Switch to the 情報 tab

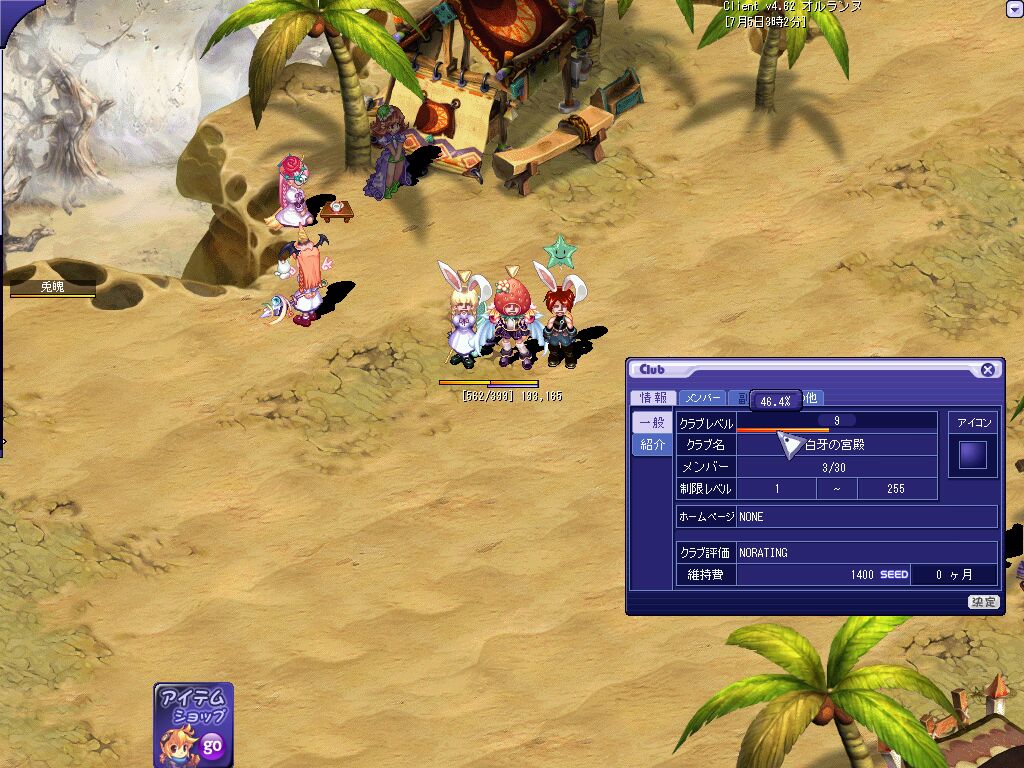tap(653, 398)
